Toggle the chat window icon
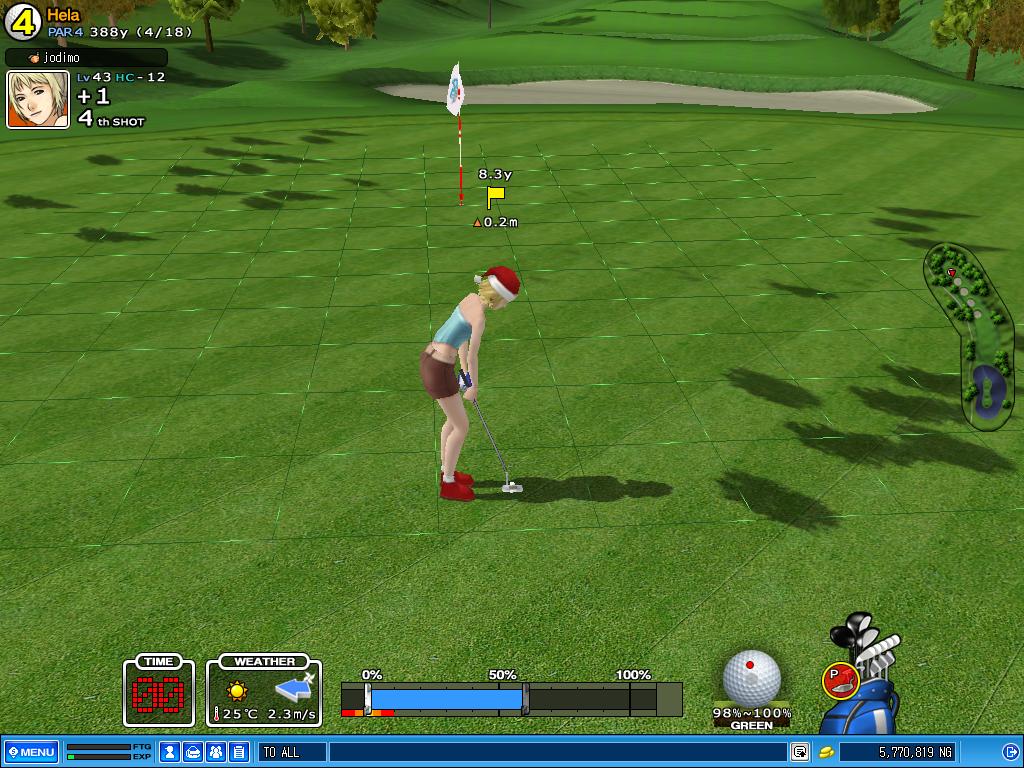This screenshot has height=768, width=1024. coord(800,752)
